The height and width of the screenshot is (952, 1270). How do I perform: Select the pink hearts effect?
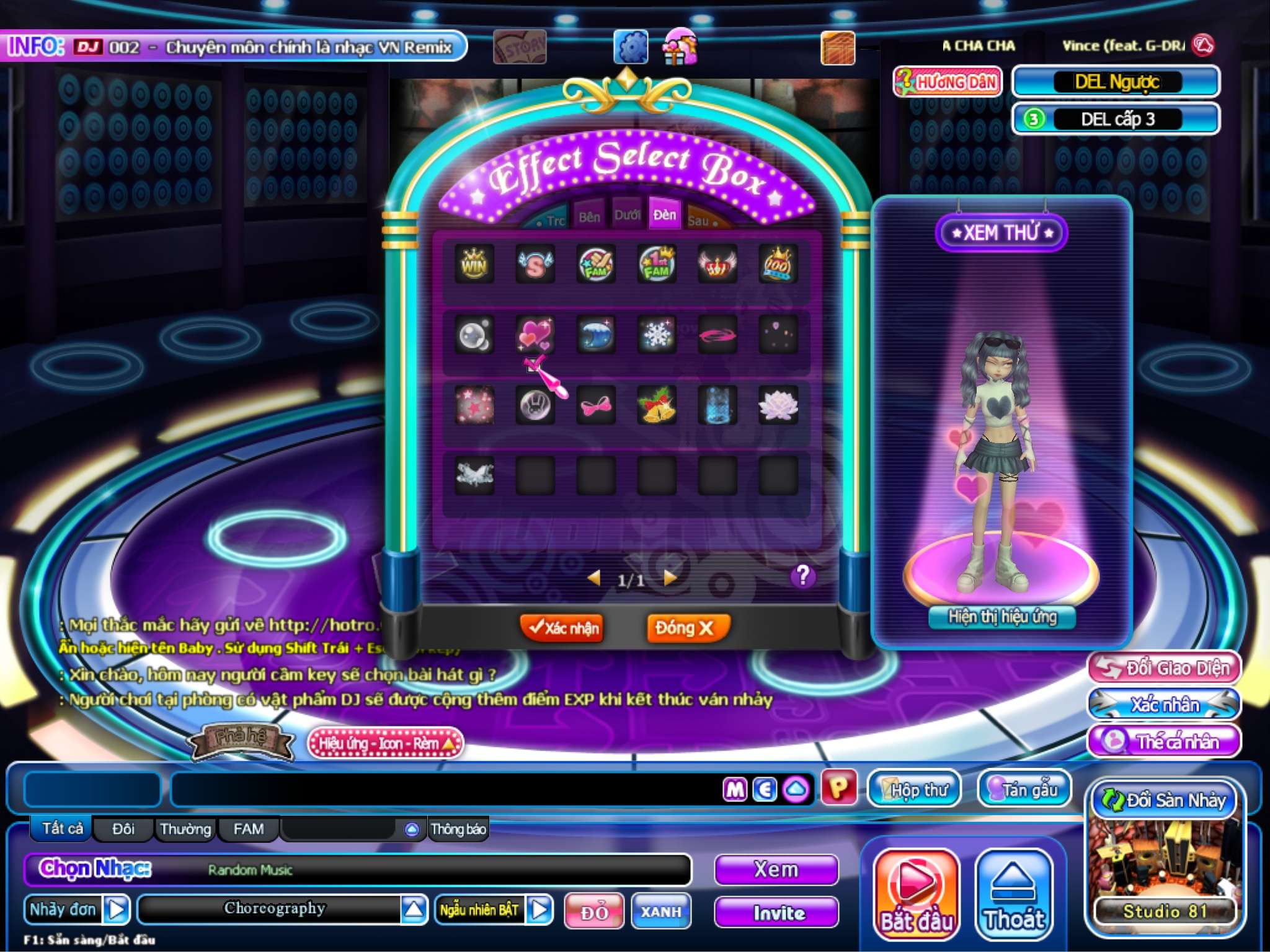[535, 335]
